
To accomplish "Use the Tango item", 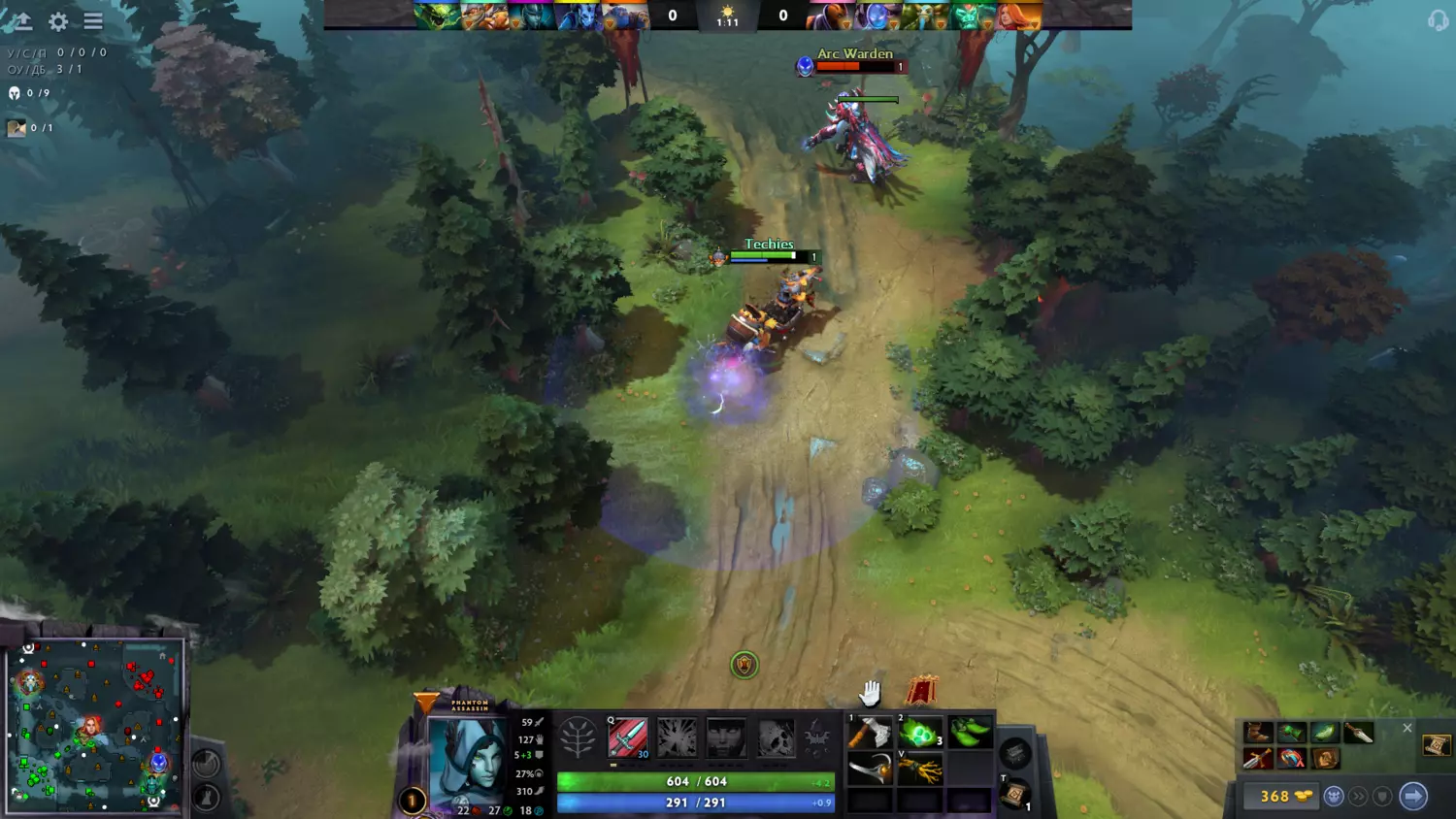I will [919, 734].
